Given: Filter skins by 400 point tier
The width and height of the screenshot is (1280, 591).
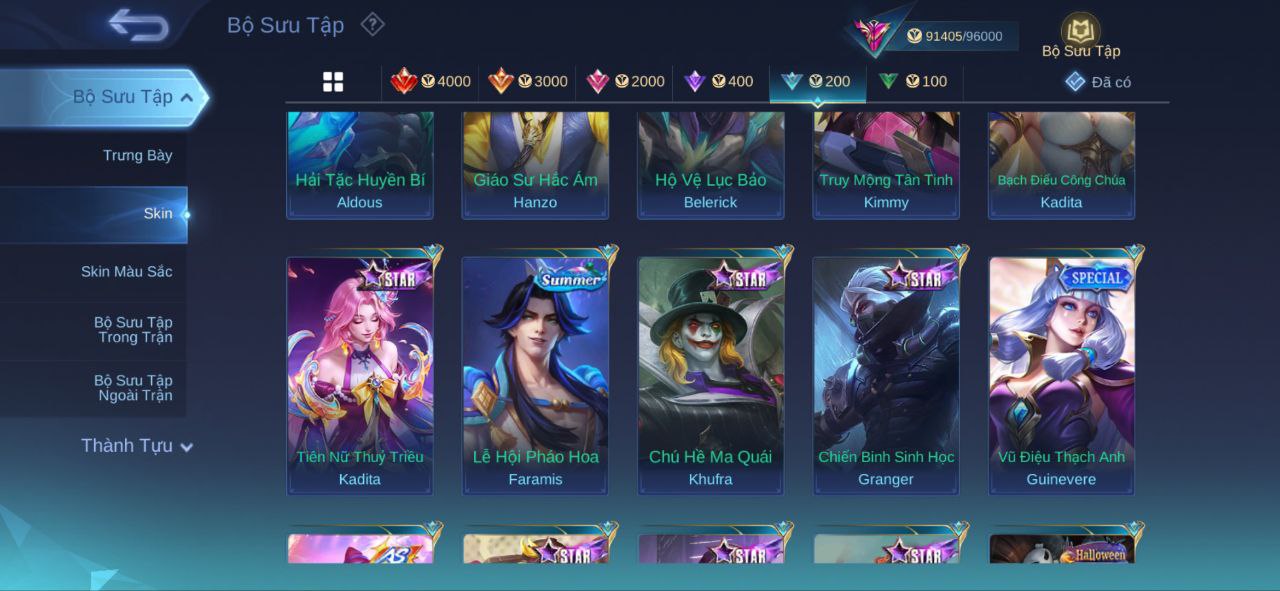Looking at the screenshot, I should (x=719, y=82).
